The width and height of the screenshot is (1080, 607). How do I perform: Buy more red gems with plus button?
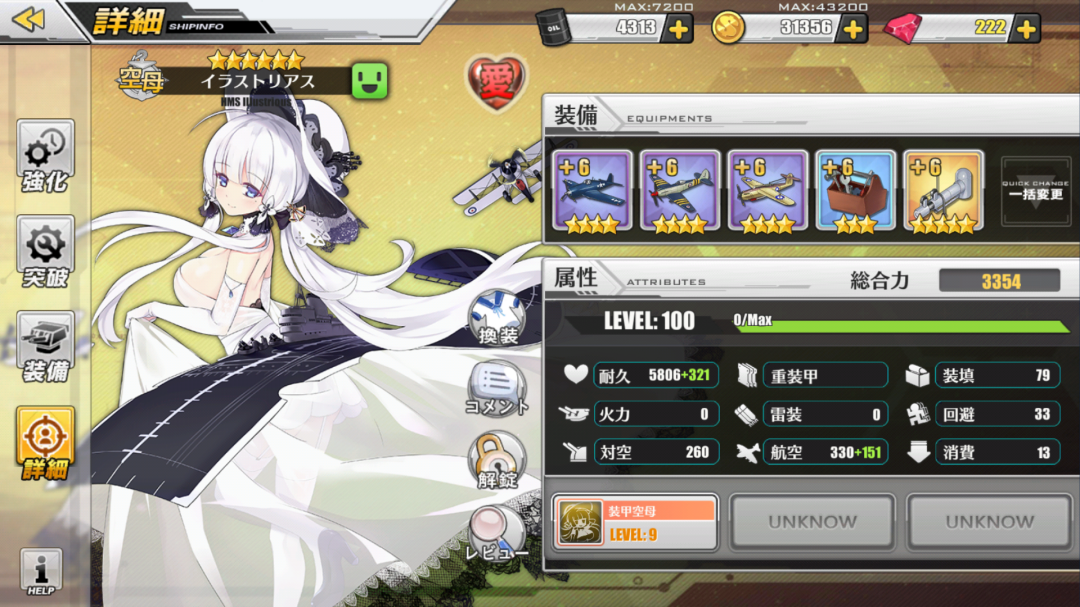click(1026, 28)
